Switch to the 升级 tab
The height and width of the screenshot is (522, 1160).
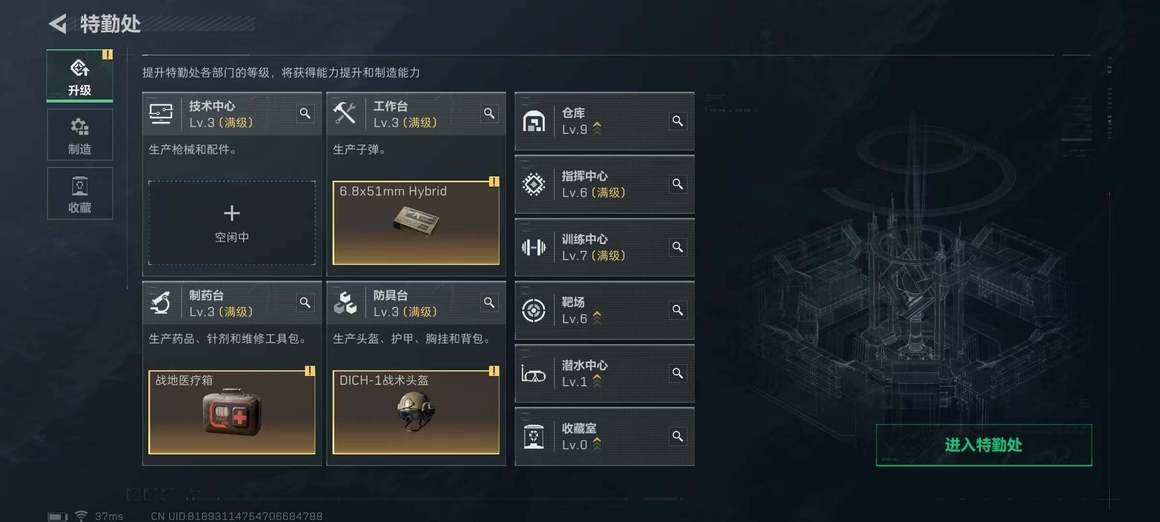(79, 76)
